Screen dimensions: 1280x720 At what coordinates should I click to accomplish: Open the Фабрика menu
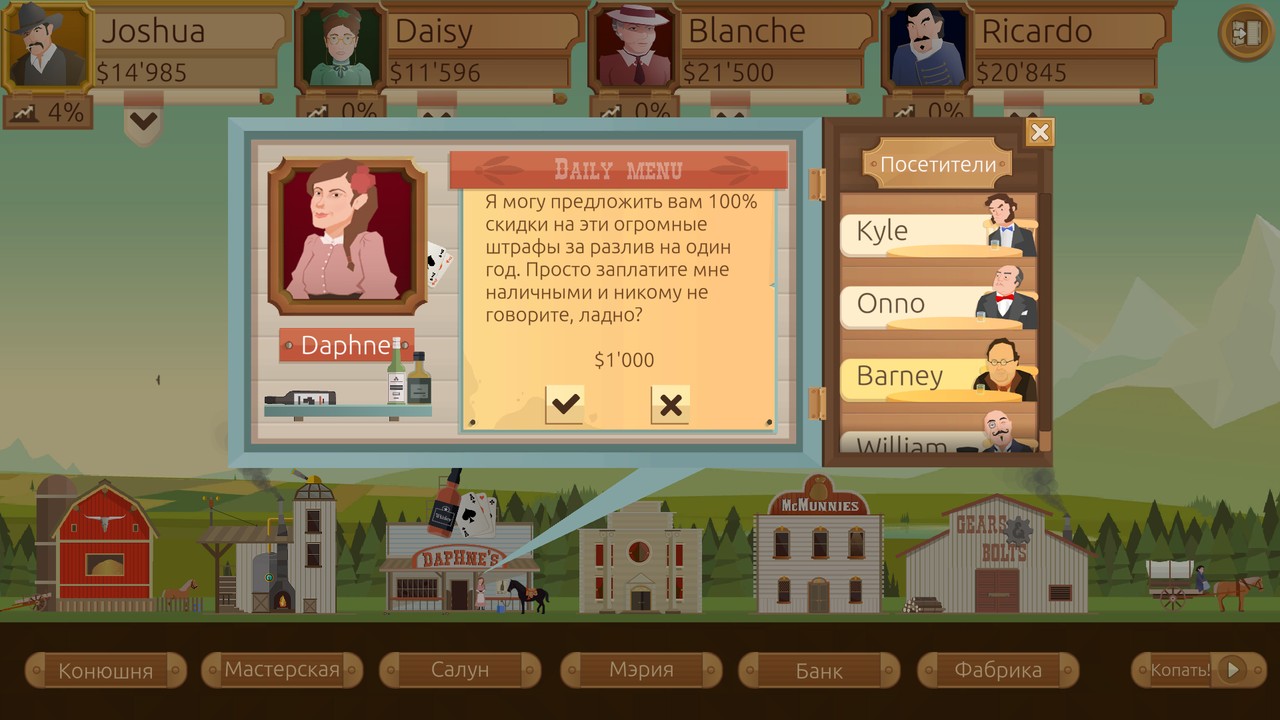click(998, 670)
